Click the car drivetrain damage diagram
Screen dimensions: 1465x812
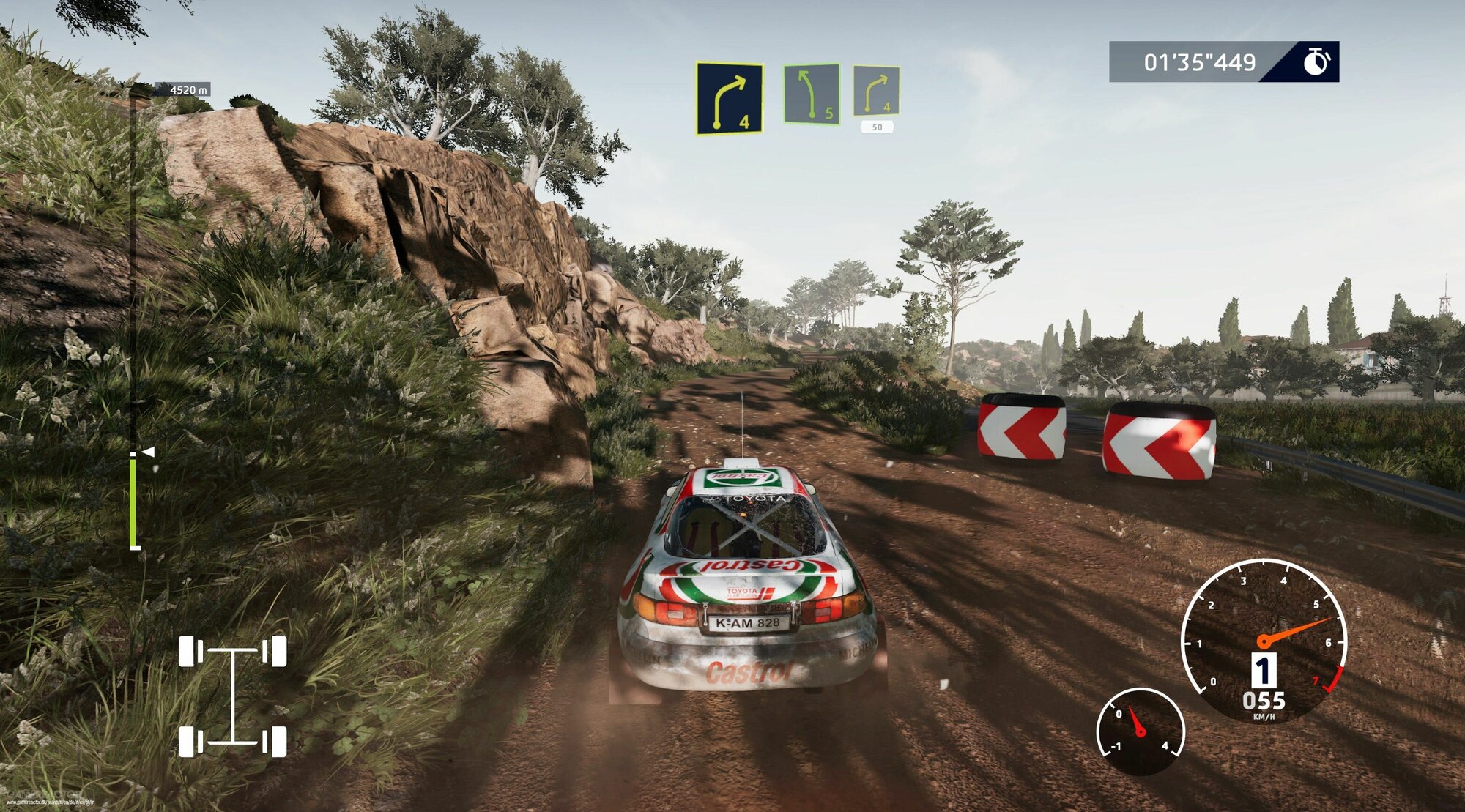pos(233,696)
